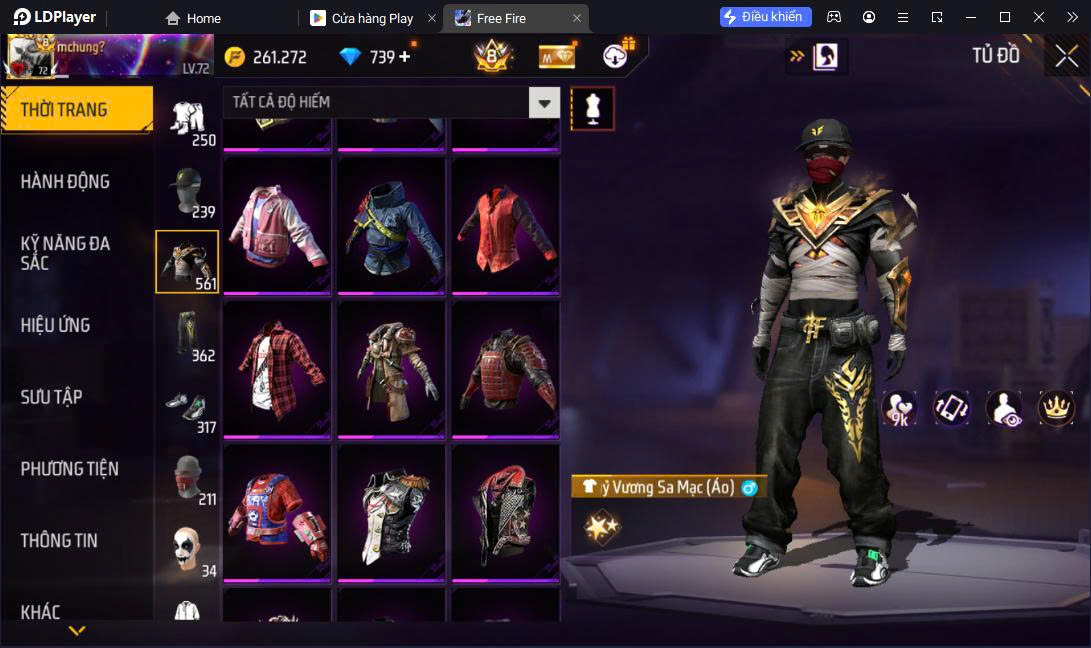The height and width of the screenshot is (648, 1091).
Task: Choose the red samurai armor top
Action: point(505,367)
